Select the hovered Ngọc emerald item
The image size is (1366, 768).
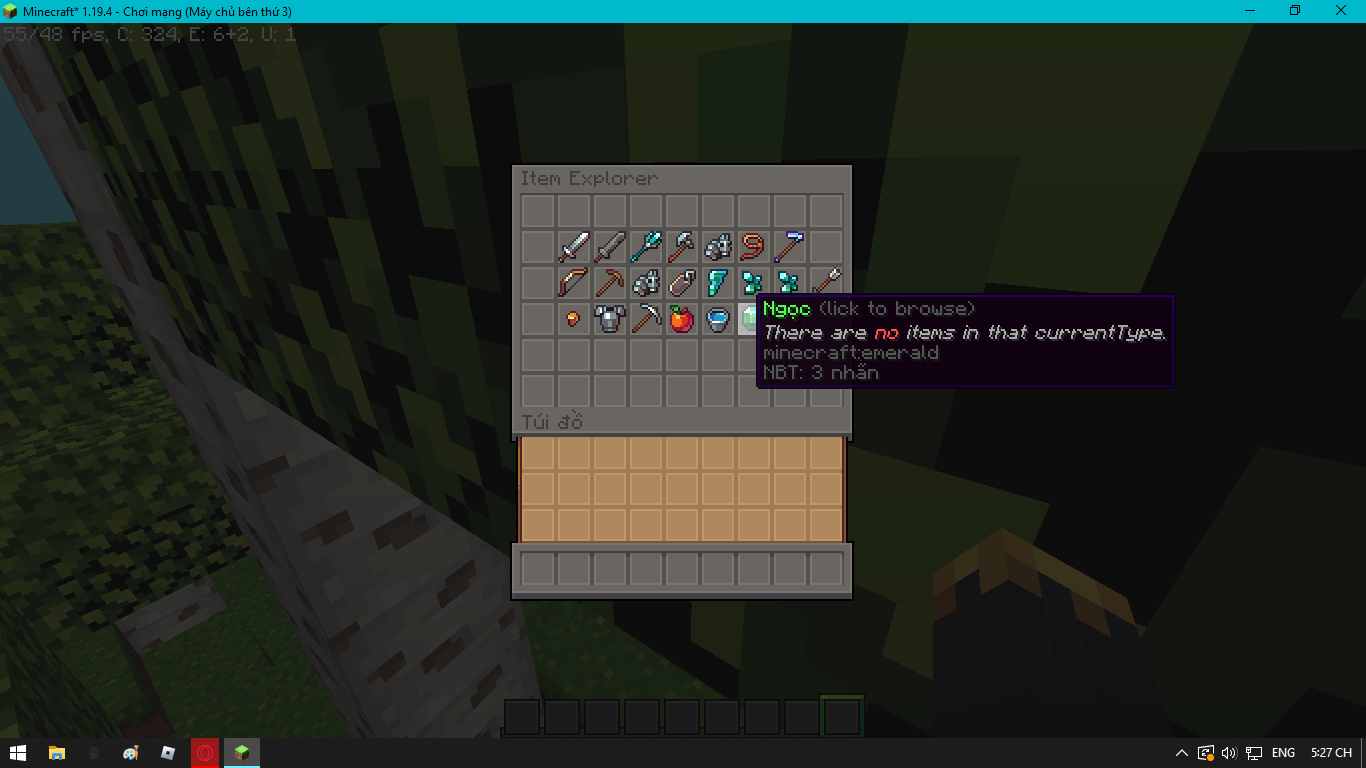click(753, 318)
